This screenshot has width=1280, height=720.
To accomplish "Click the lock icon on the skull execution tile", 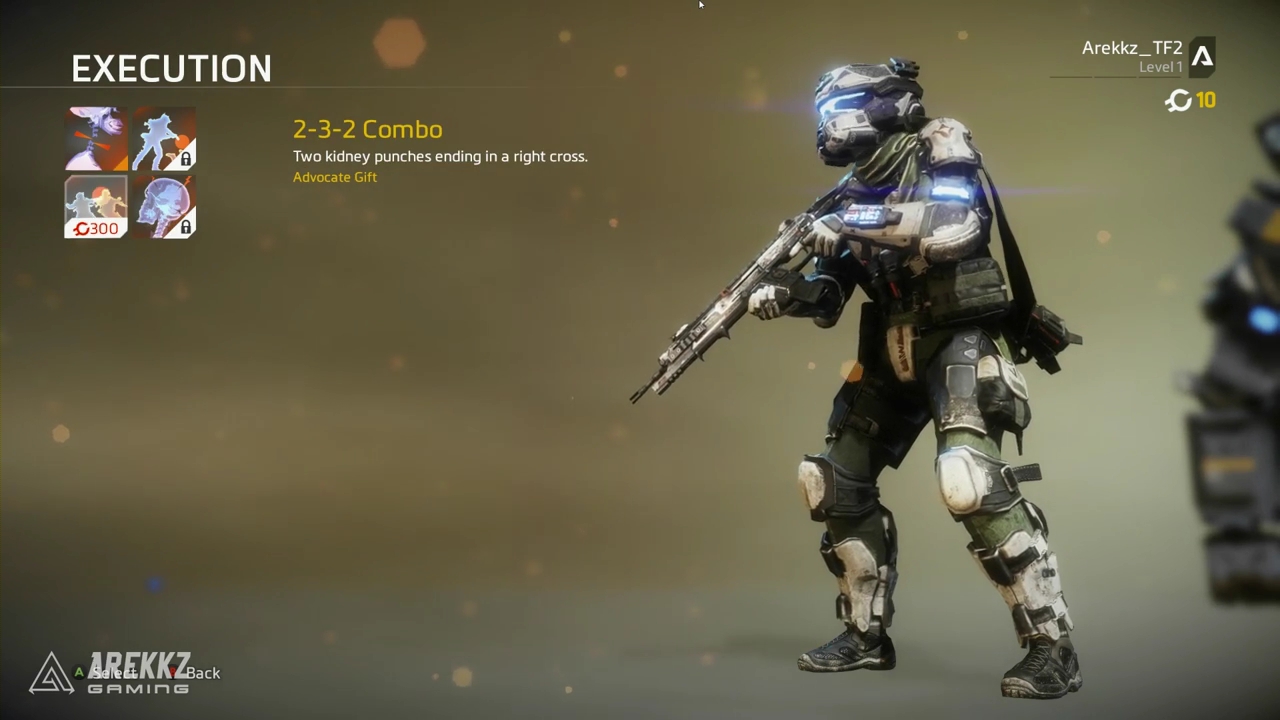I will point(185,227).
